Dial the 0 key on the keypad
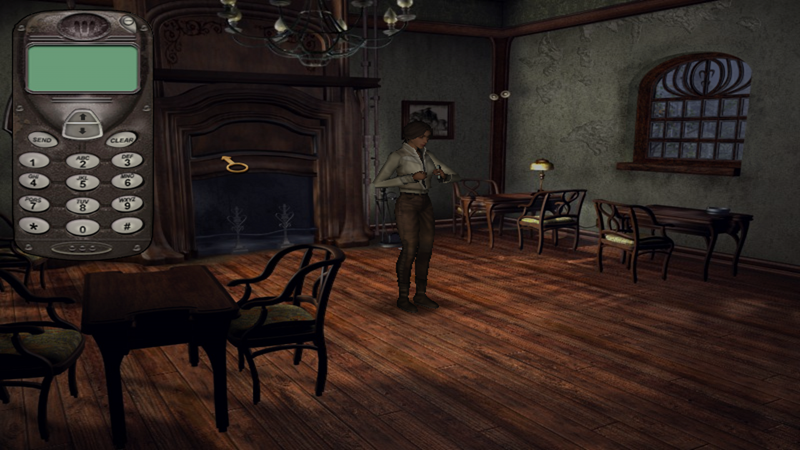Image resolution: width=800 pixels, height=450 pixels. click(x=82, y=227)
